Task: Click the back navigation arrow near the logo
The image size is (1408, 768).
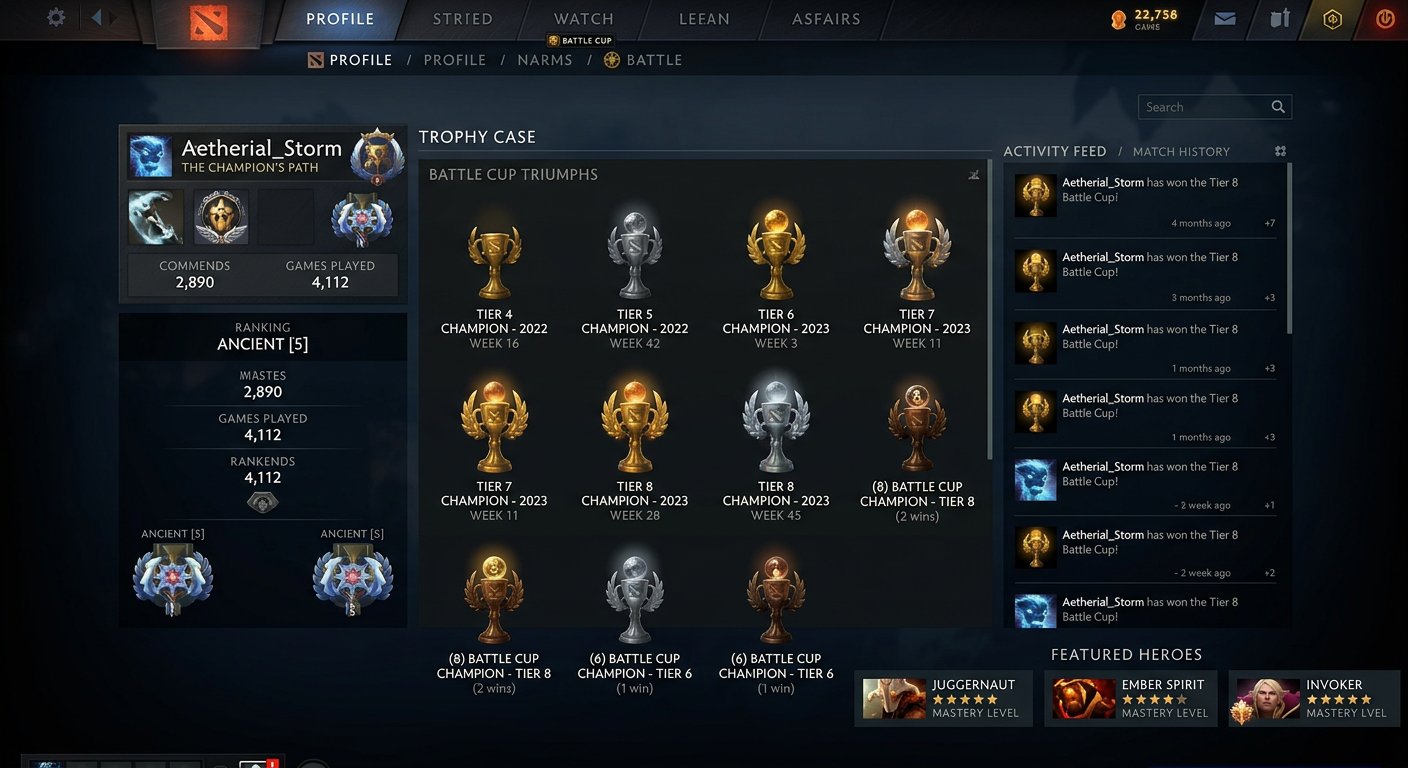Action: pyautogui.click(x=95, y=15)
